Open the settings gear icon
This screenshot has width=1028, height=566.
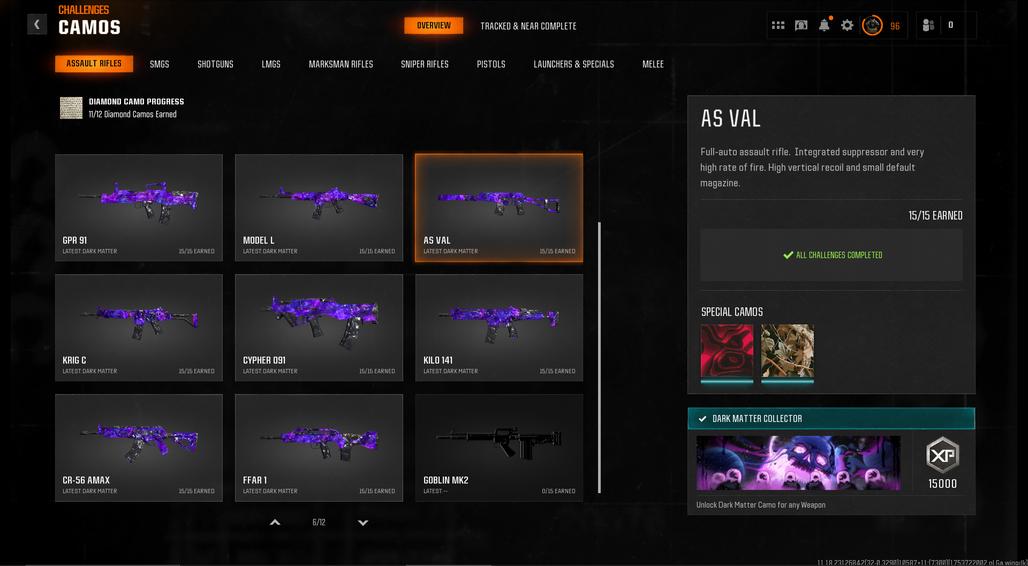847,25
